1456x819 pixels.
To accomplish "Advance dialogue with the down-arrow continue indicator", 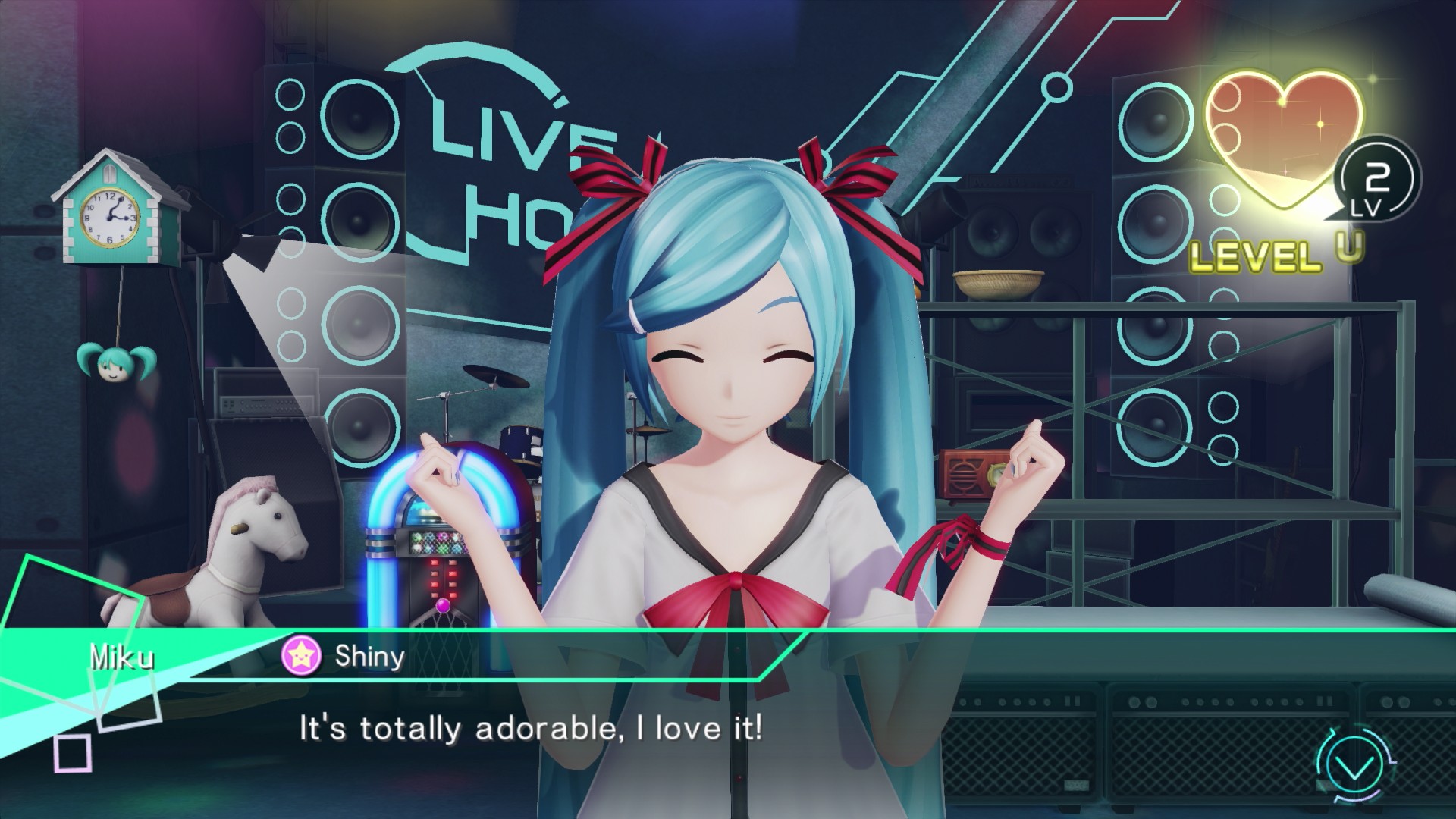I will (1355, 767).
